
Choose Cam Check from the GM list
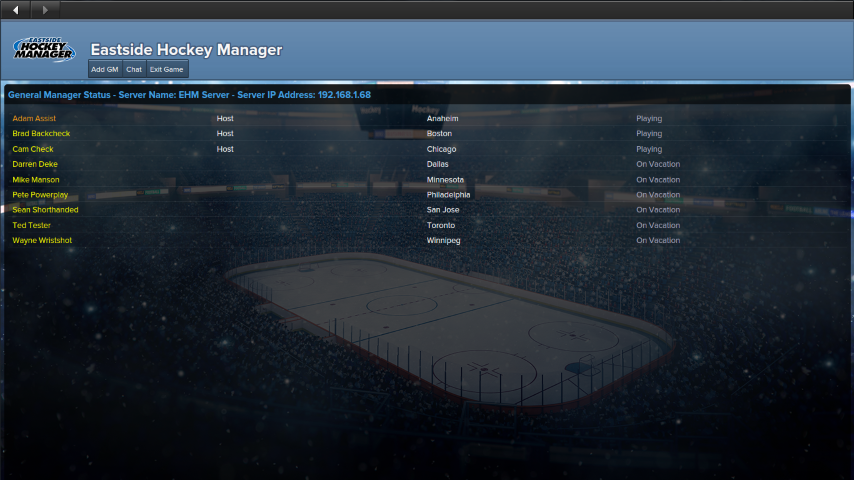point(33,149)
